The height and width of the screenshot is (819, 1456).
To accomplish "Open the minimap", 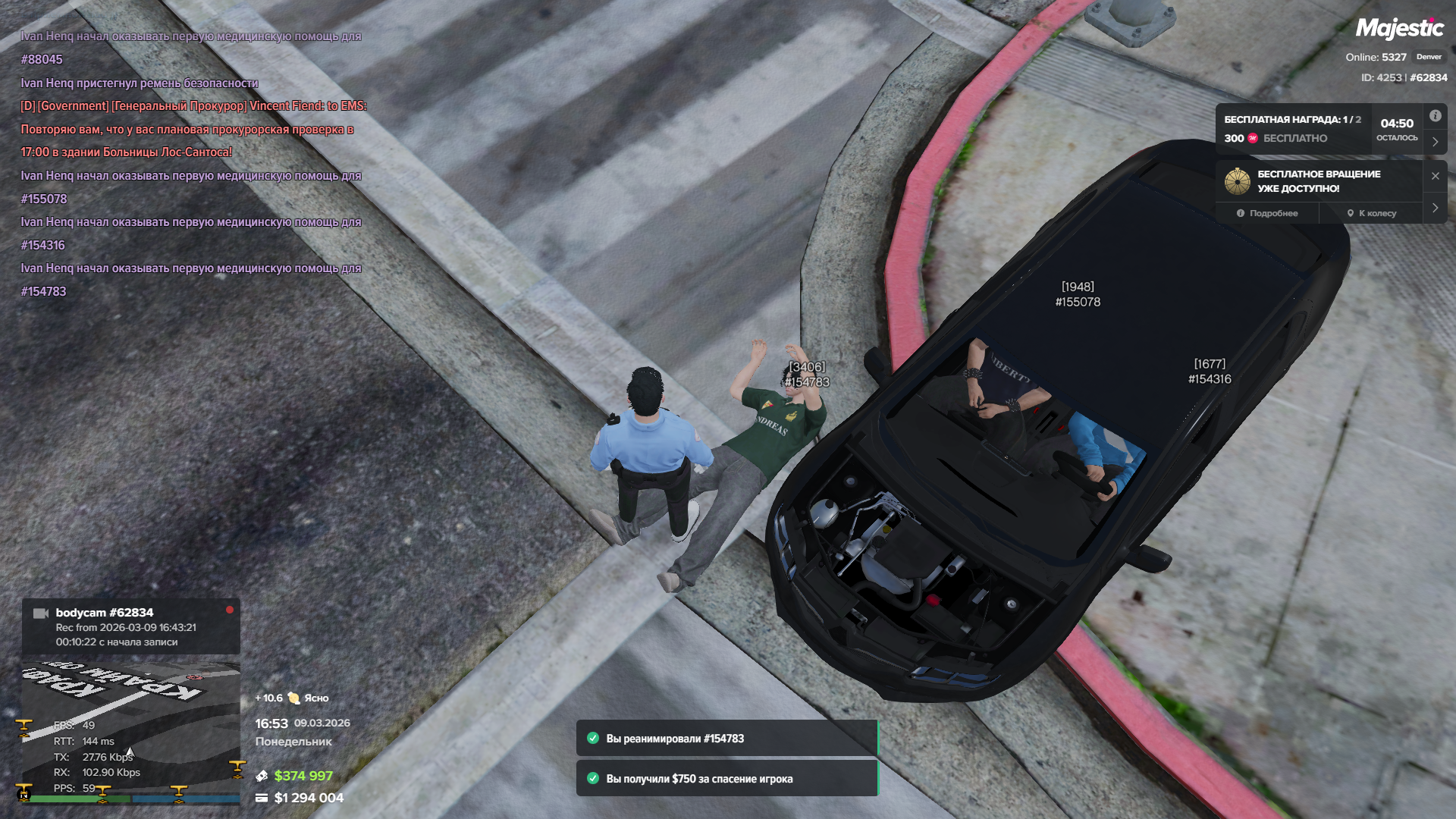I will tap(130, 731).
